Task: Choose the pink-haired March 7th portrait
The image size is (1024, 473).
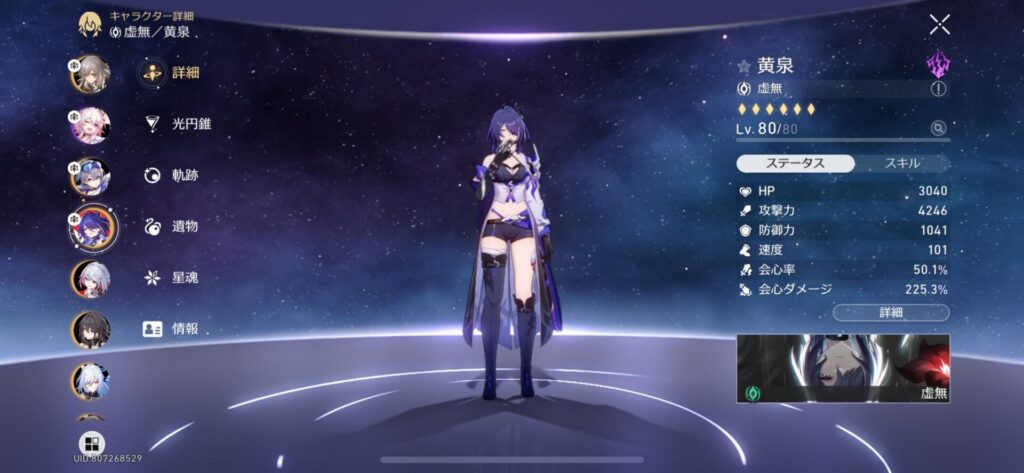Action: [x=90, y=125]
